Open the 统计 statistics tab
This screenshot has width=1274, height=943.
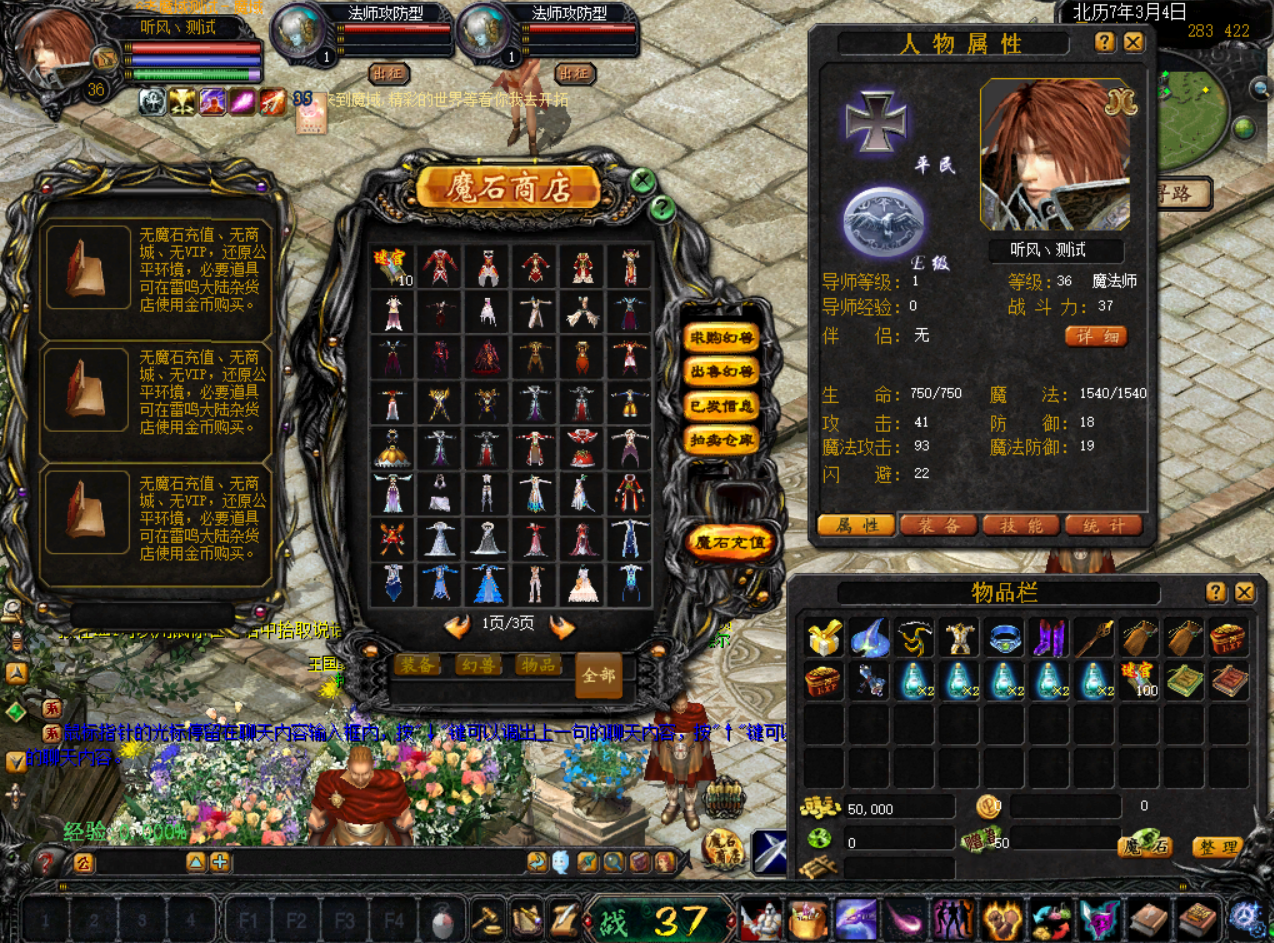[1103, 525]
